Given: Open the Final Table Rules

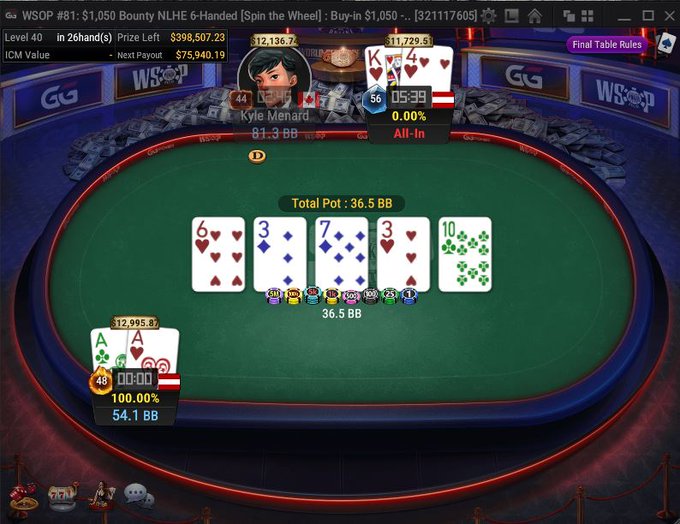Looking at the screenshot, I should point(607,44).
